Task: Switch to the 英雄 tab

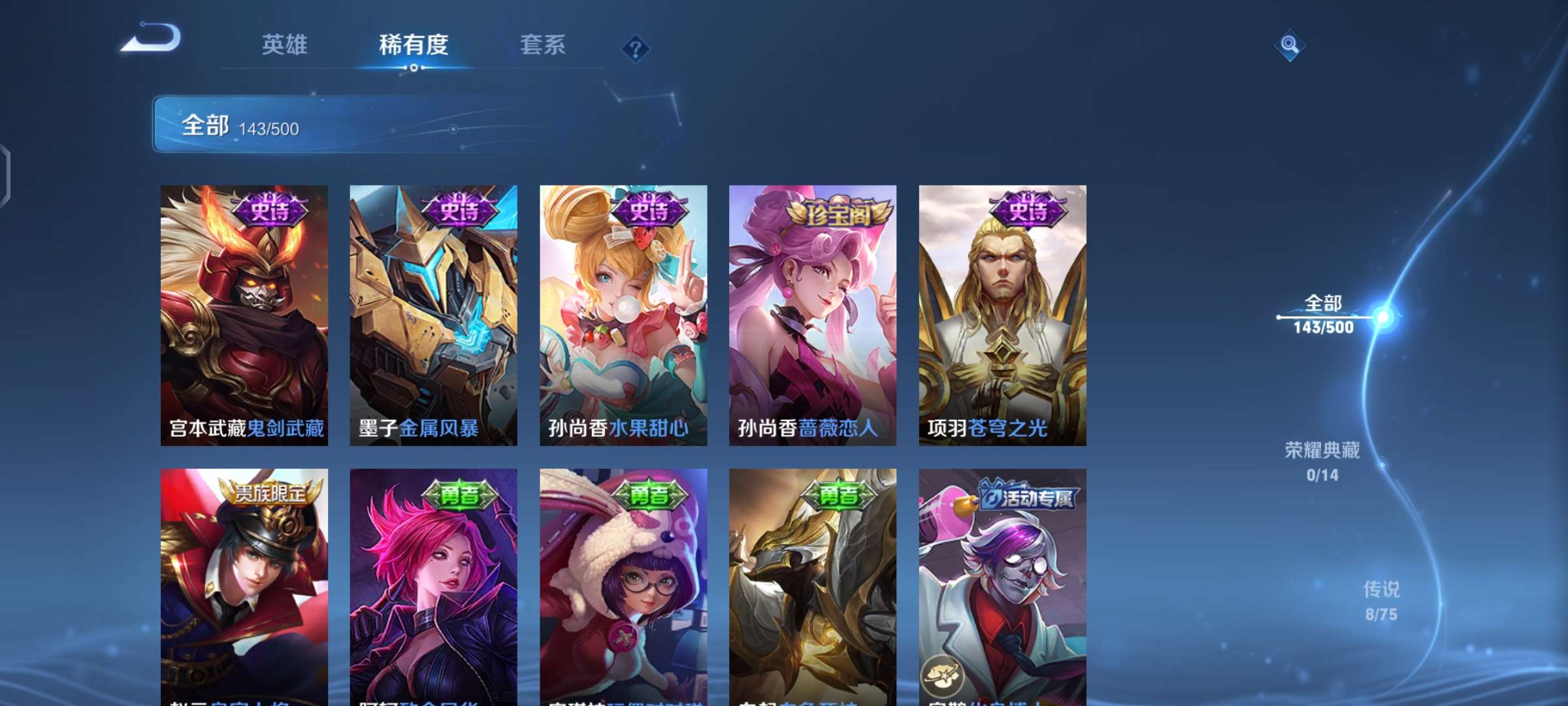Action: tap(284, 46)
